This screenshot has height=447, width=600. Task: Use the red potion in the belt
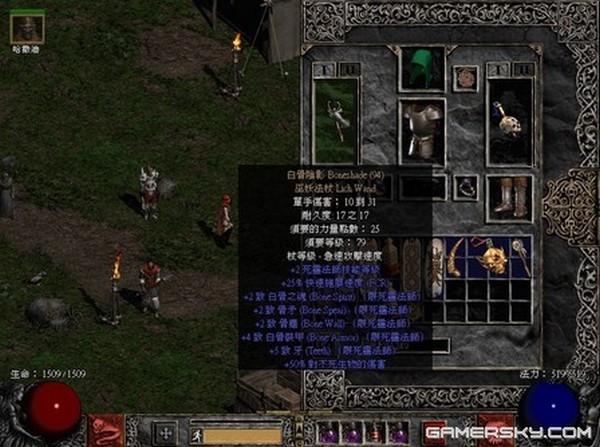(x=374, y=433)
